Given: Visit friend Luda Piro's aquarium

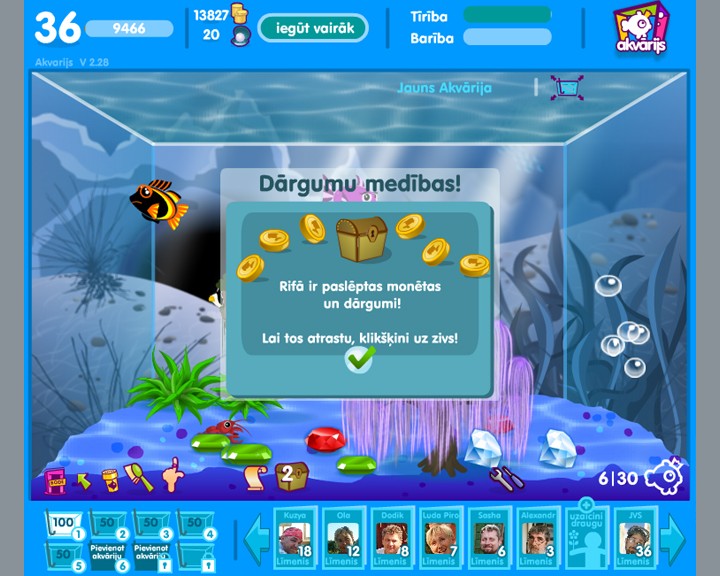Looking at the screenshot, I should (x=439, y=539).
